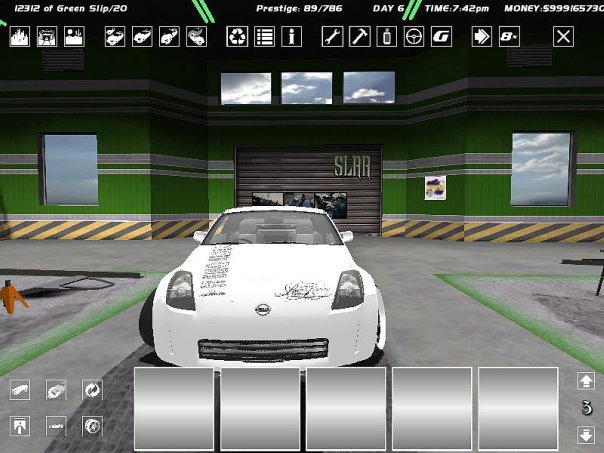Click the steering wheel icon
Screen dimensions: 604x453
[x=413, y=37]
